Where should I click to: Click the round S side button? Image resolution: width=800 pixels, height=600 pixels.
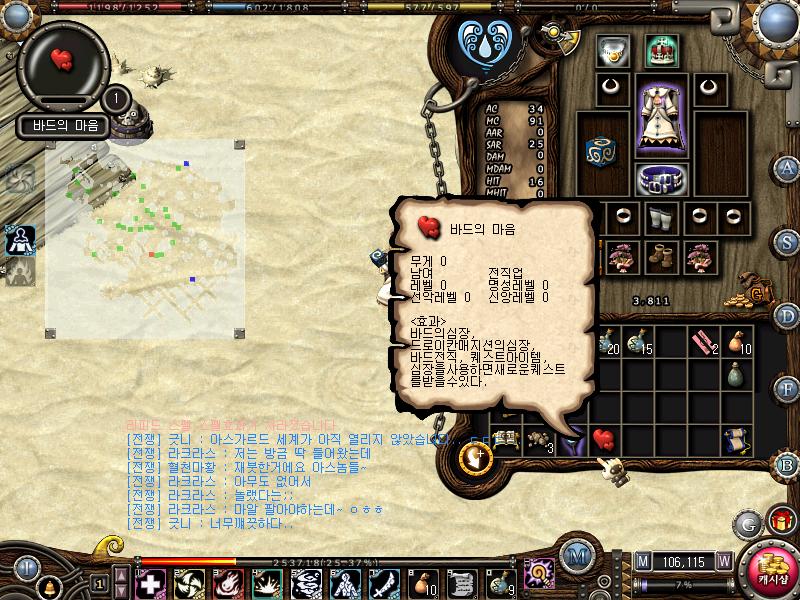pos(788,241)
